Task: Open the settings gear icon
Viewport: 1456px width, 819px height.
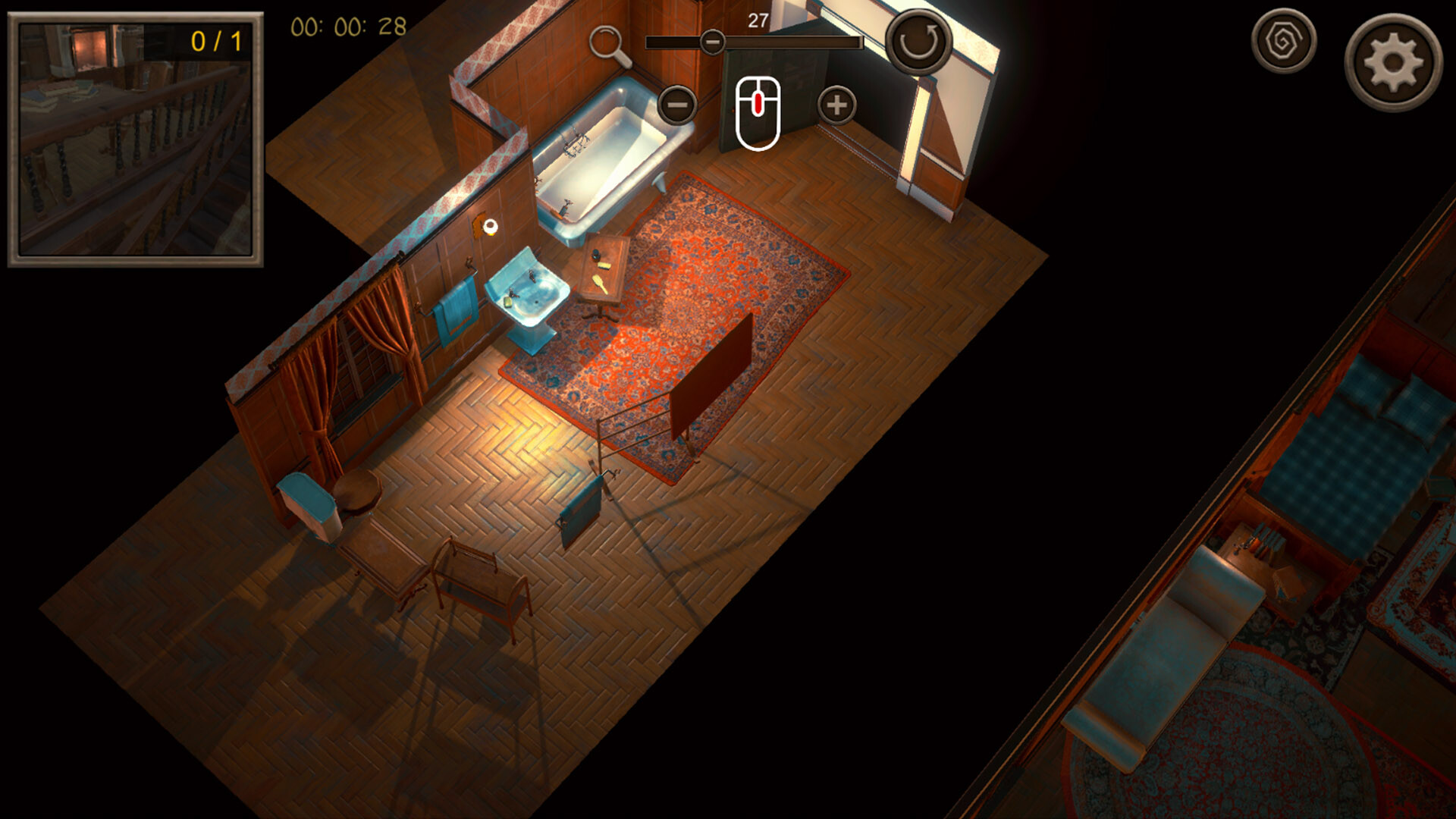Action: [x=1391, y=56]
